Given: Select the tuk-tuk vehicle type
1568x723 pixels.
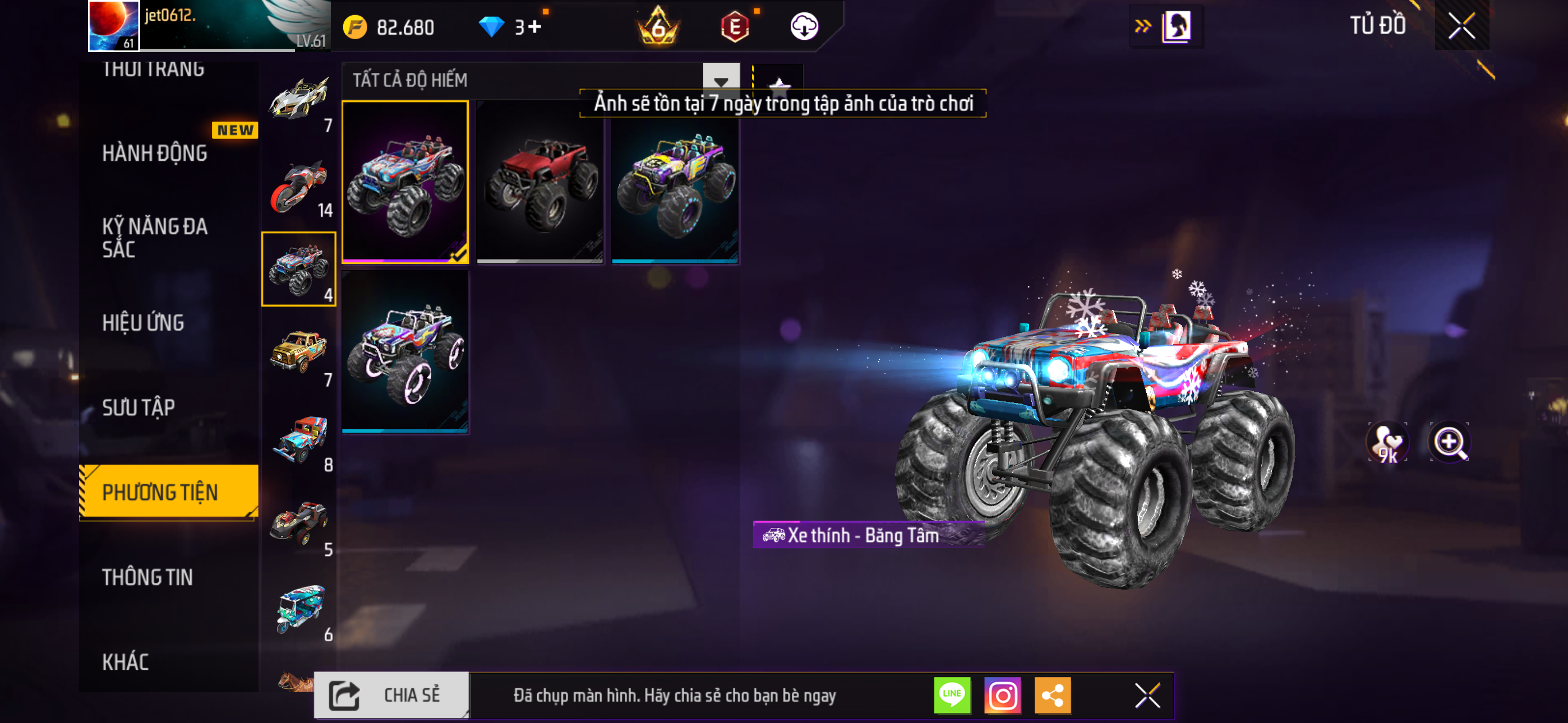Looking at the screenshot, I should (298, 609).
